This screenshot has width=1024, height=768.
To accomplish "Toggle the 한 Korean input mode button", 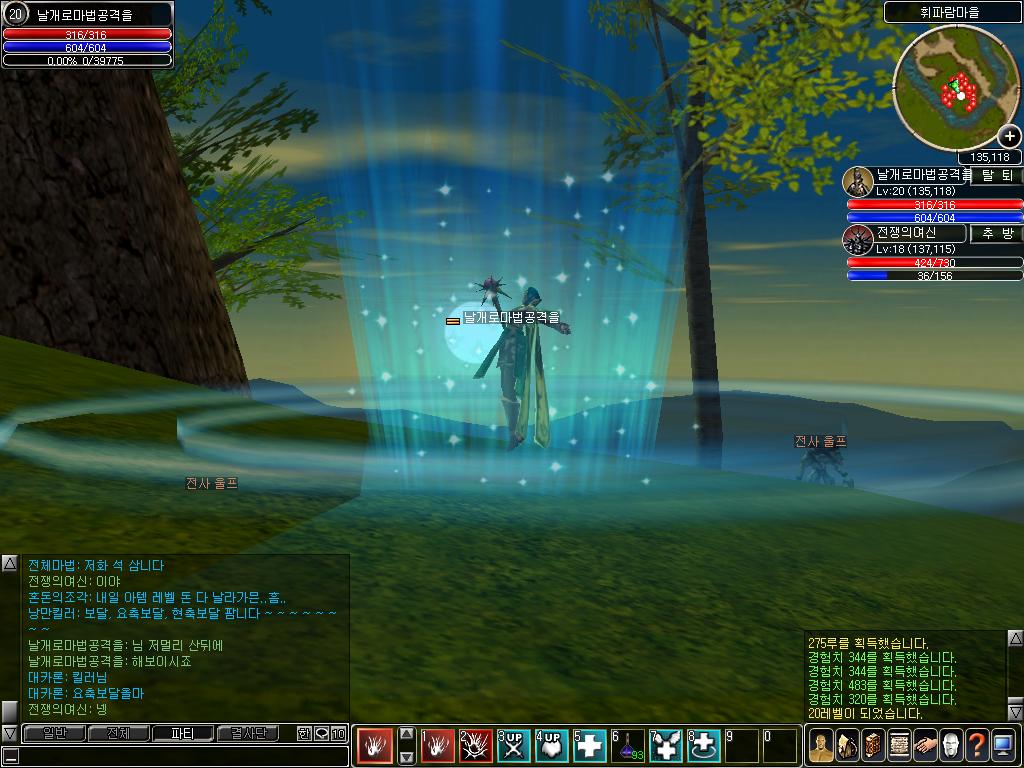I will click(x=304, y=733).
